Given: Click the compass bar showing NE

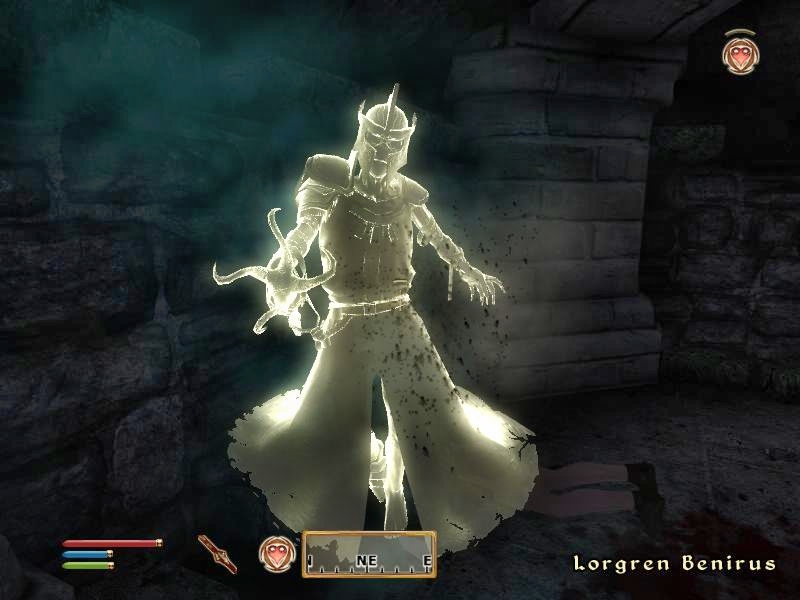Looking at the screenshot, I should coord(369,554).
